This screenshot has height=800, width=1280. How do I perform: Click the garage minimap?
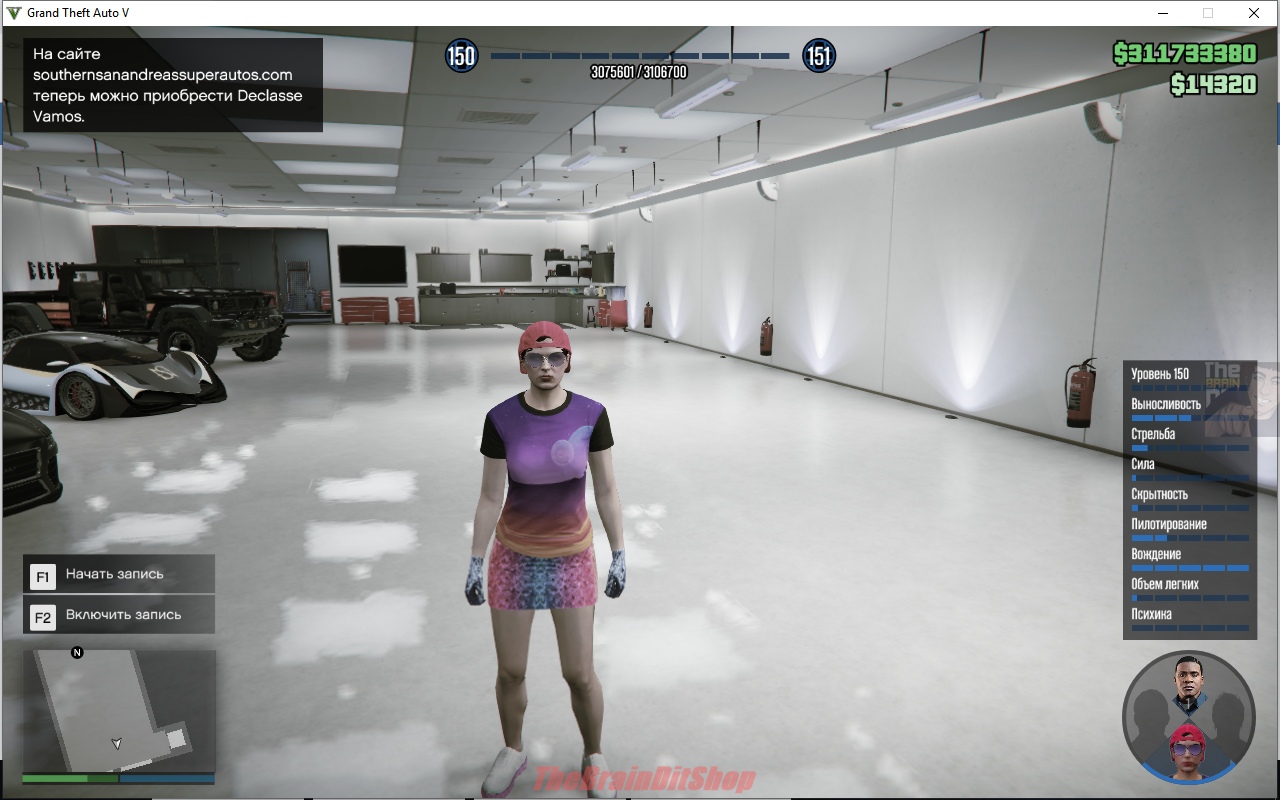click(x=119, y=710)
